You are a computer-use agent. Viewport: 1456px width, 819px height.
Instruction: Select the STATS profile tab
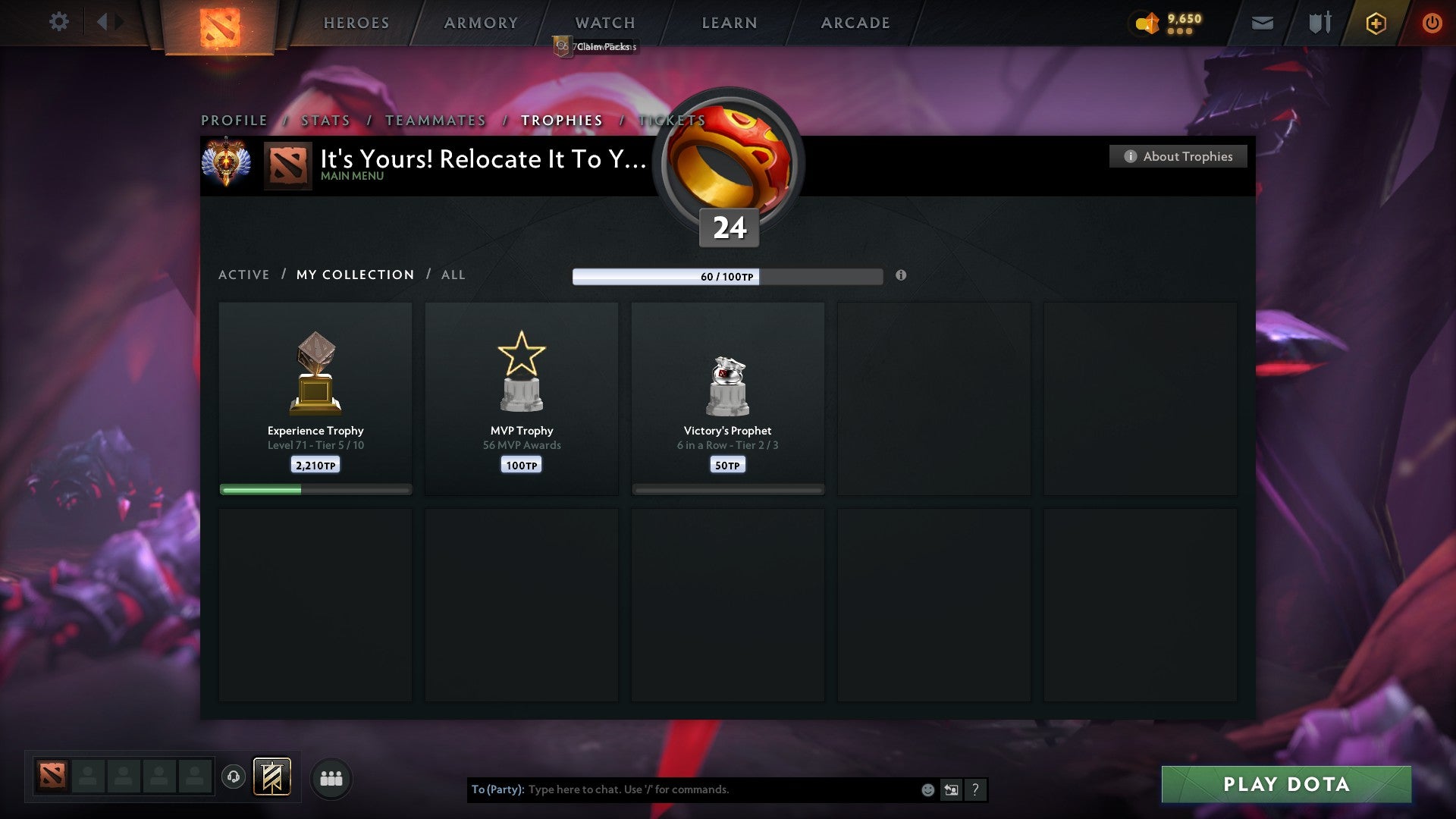point(325,120)
